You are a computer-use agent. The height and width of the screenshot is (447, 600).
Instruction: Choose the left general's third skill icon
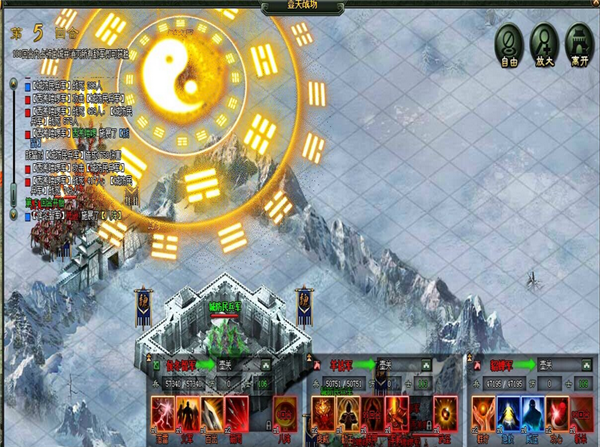212,411
